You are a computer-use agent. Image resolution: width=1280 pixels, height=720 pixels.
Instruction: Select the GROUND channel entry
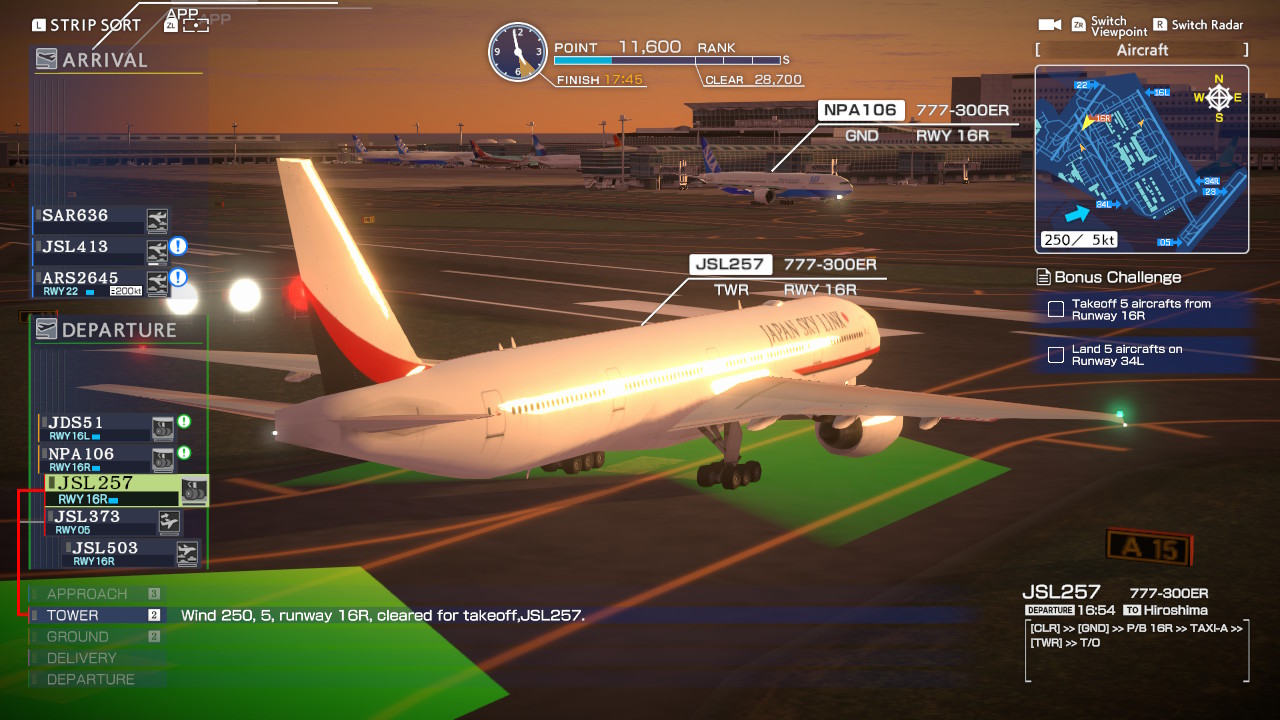(x=78, y=636)
